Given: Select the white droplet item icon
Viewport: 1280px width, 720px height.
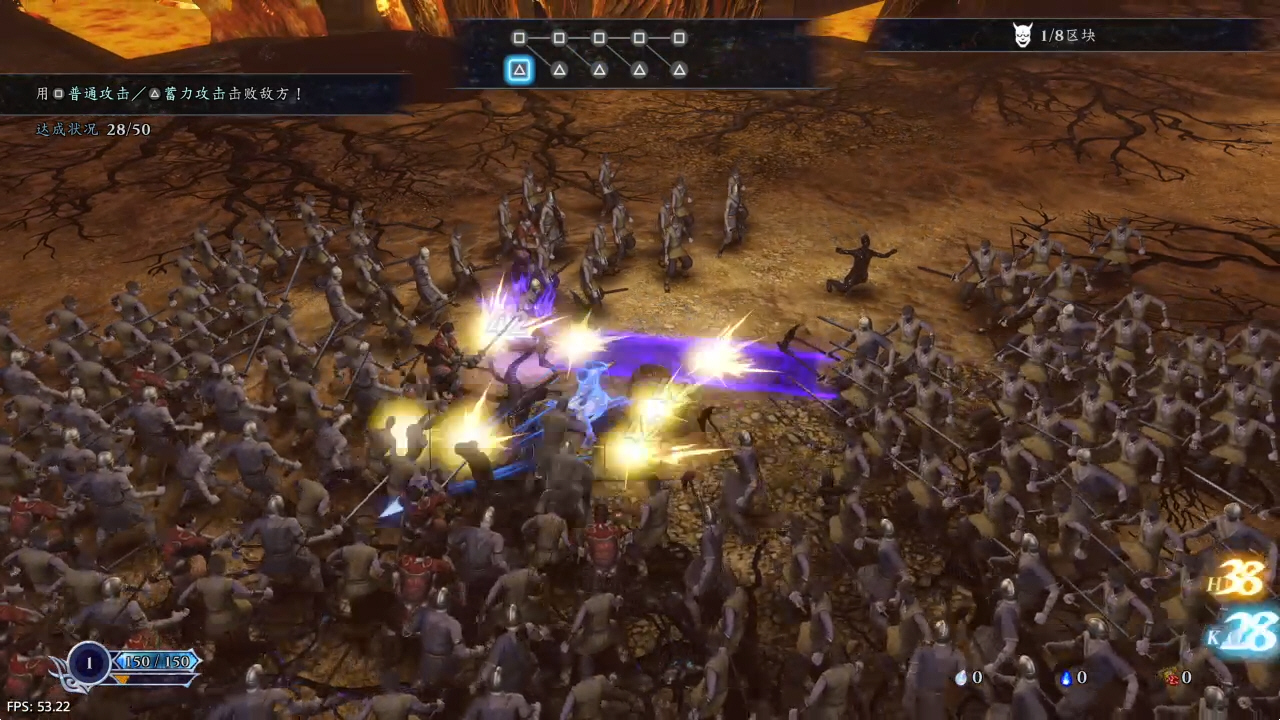Looking at the screenshot, I should pyautogui.click(x=961, y=678).
